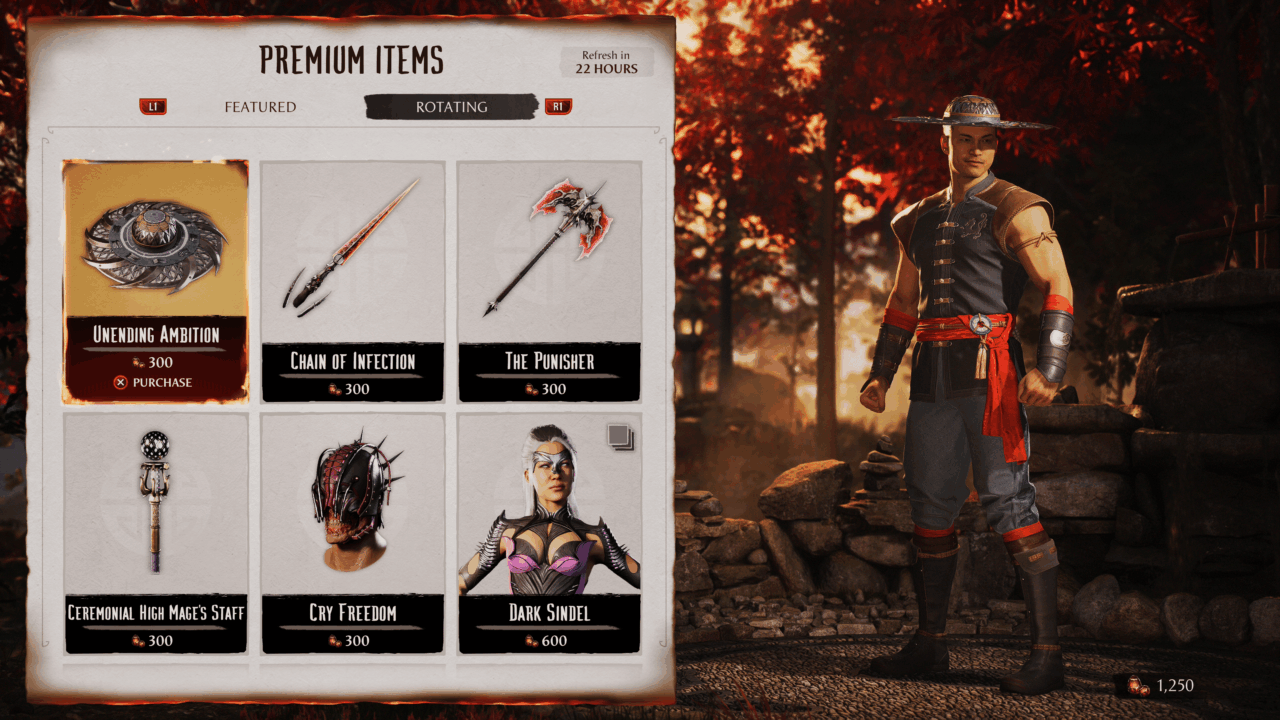Choose the Chain of Infection item
1280x720 pixels.
(x=352, y=280)
